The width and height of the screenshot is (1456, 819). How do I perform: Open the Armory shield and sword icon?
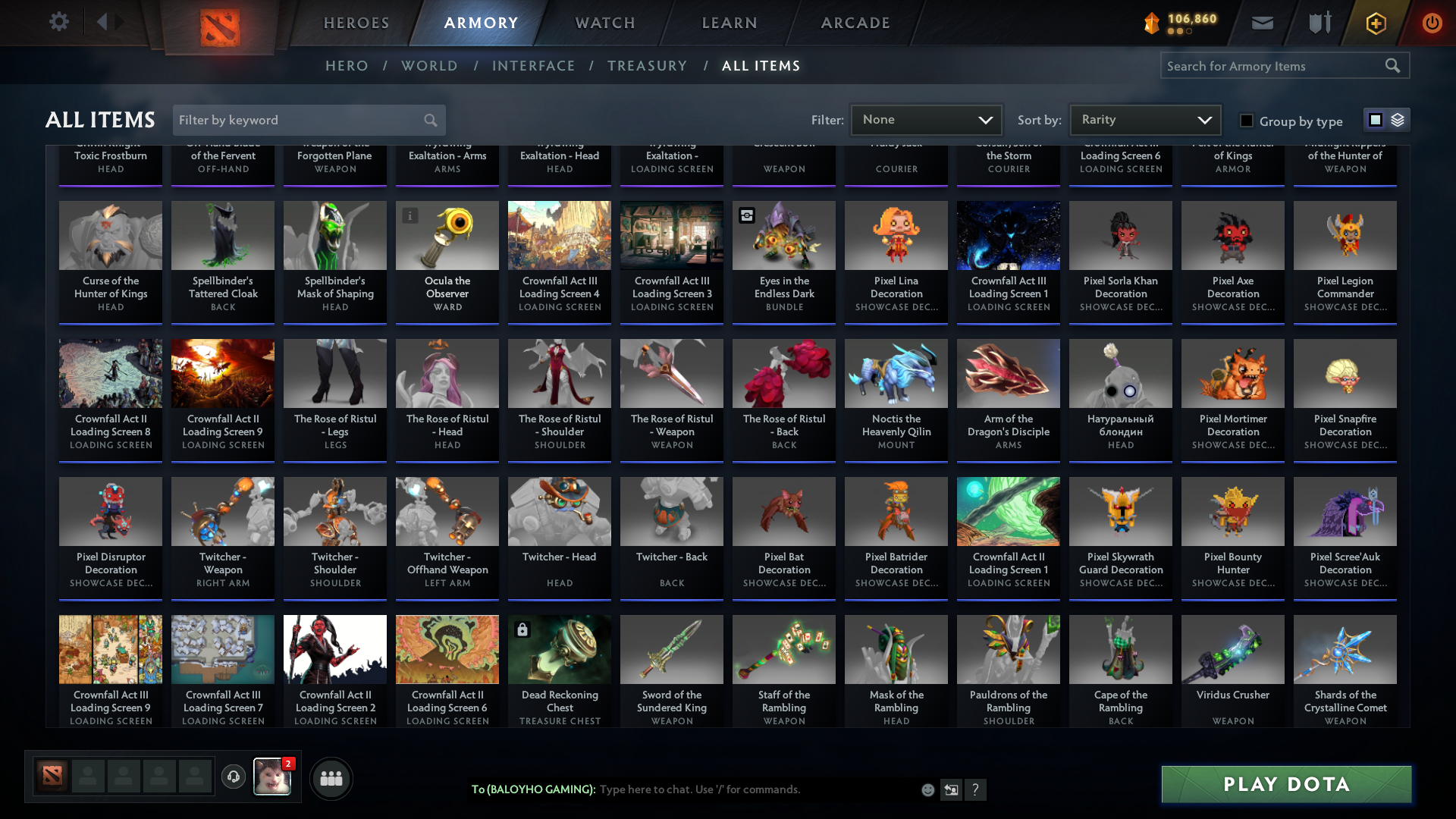click(x=1319, y=23)
